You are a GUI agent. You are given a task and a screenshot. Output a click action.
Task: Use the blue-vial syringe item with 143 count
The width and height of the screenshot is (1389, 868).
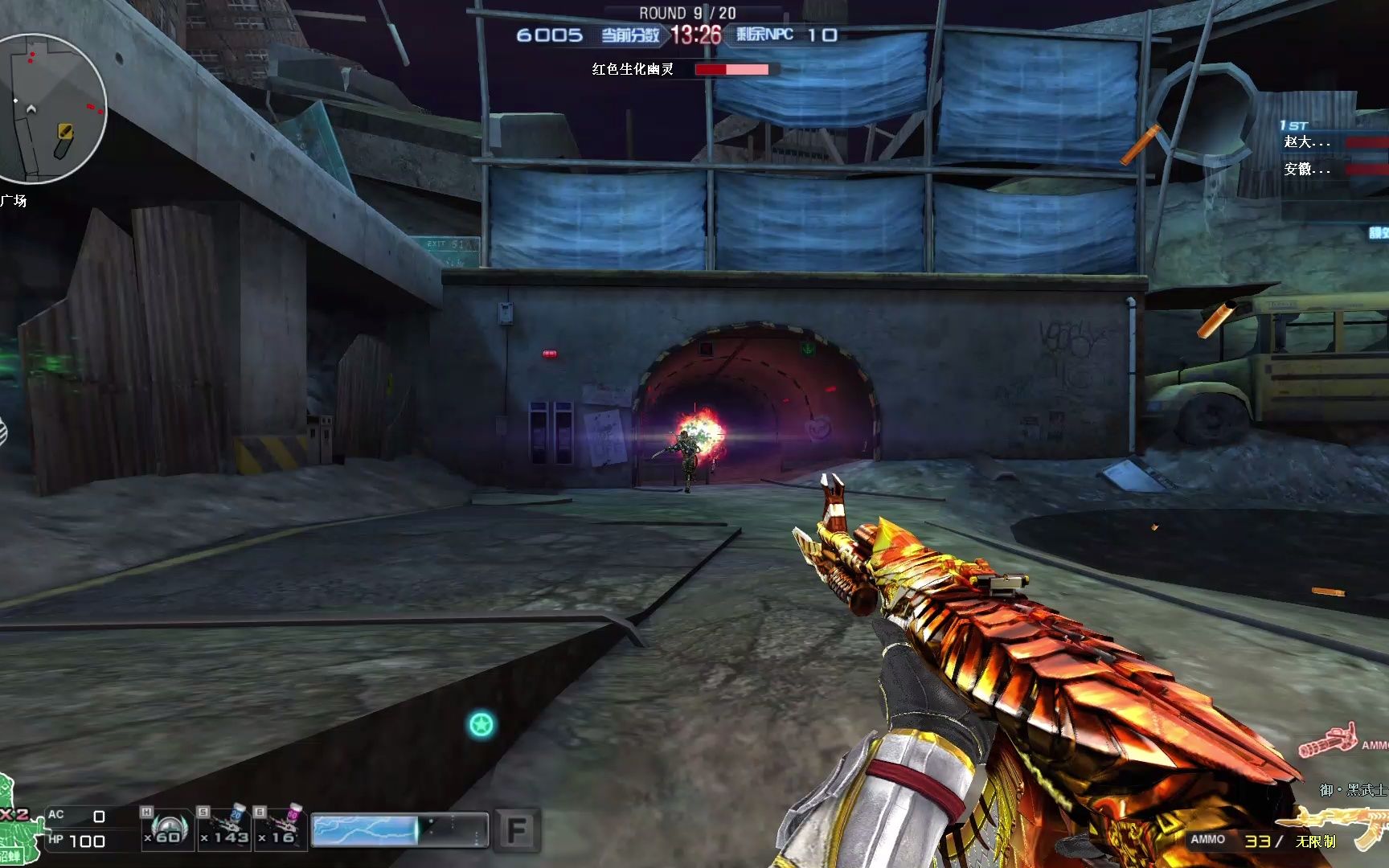[225, 828]
